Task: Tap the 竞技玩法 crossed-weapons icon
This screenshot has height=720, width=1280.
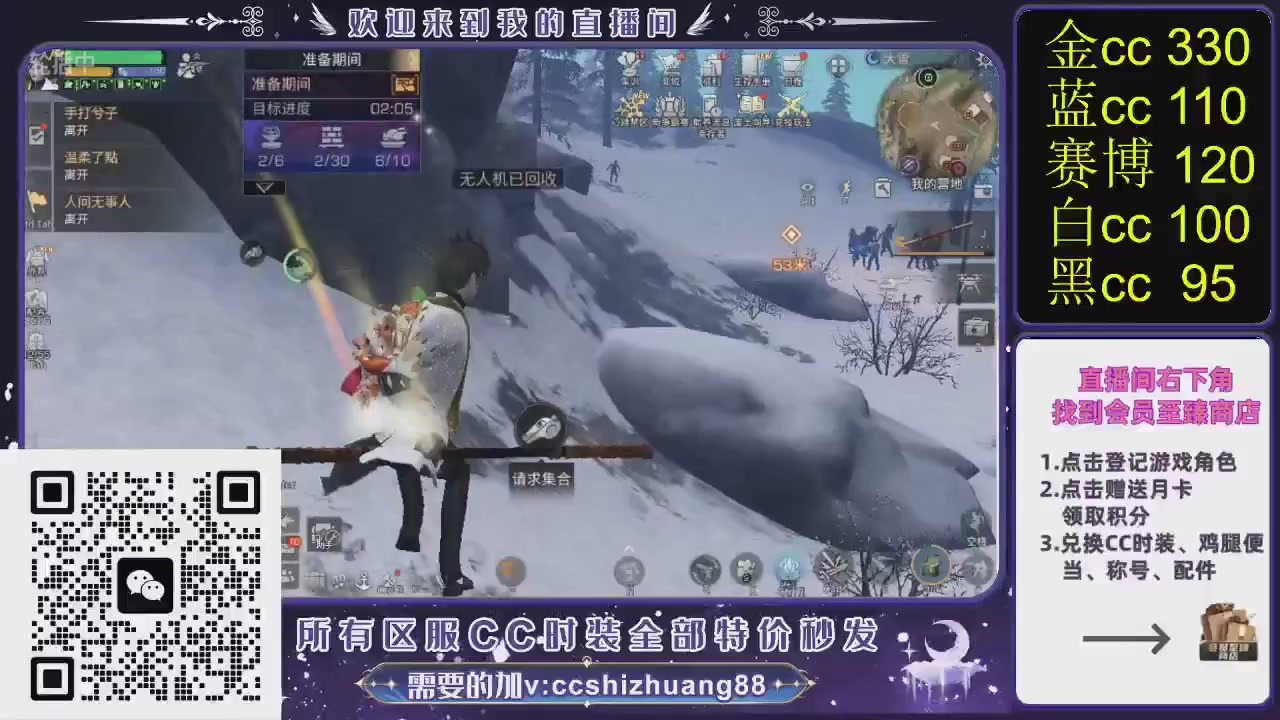Action: pyautogui.click(x=790, y=106)
